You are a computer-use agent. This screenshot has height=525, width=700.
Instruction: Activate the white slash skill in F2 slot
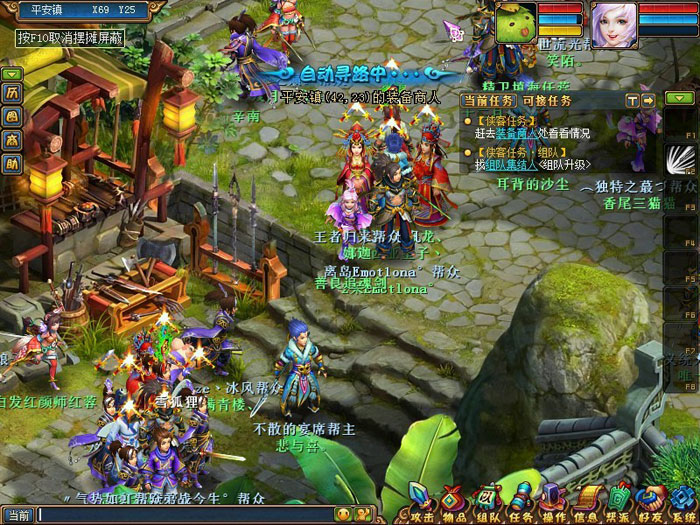pos(680,159)
